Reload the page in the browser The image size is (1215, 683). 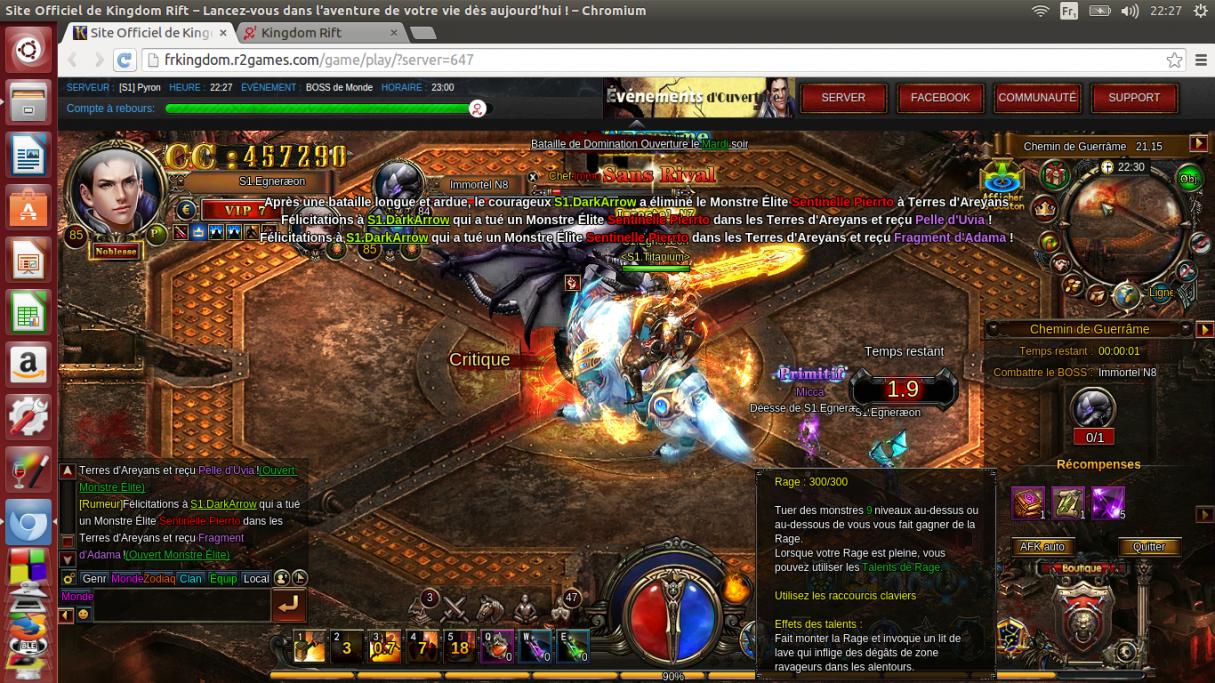pos(125,60)
